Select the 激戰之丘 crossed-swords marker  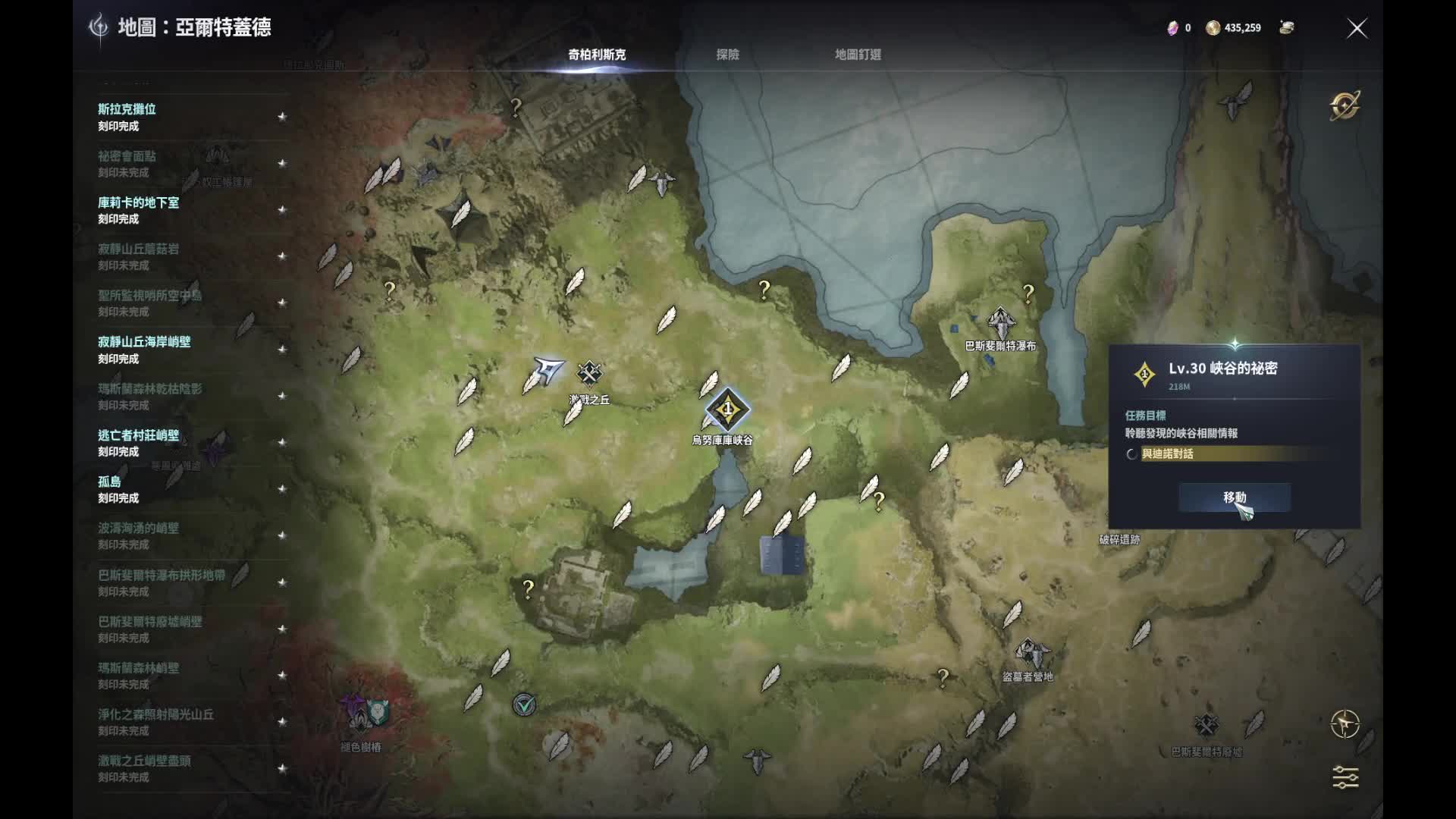[x=589, y=373]
